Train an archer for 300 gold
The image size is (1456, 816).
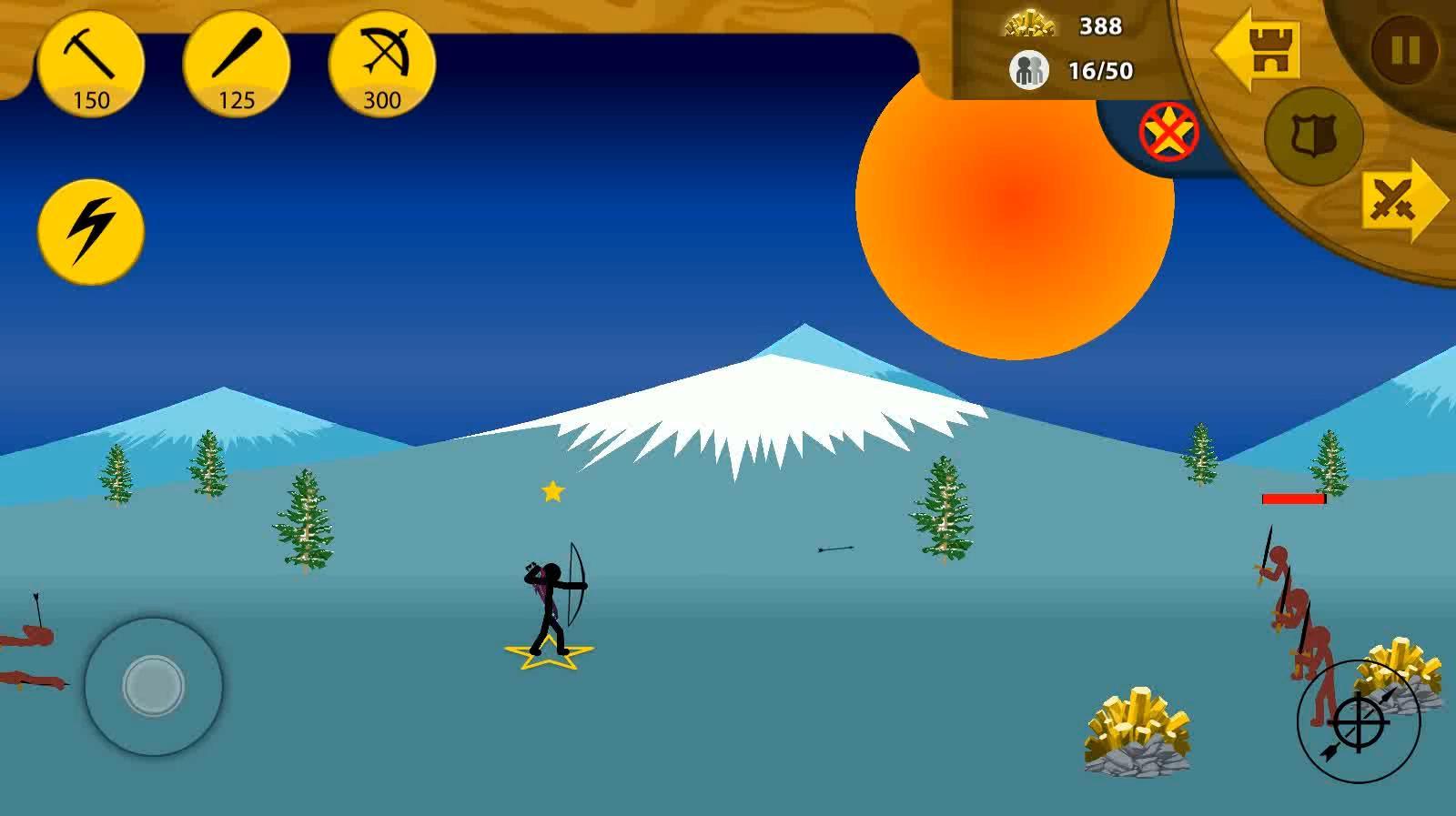tap(382, 65)
